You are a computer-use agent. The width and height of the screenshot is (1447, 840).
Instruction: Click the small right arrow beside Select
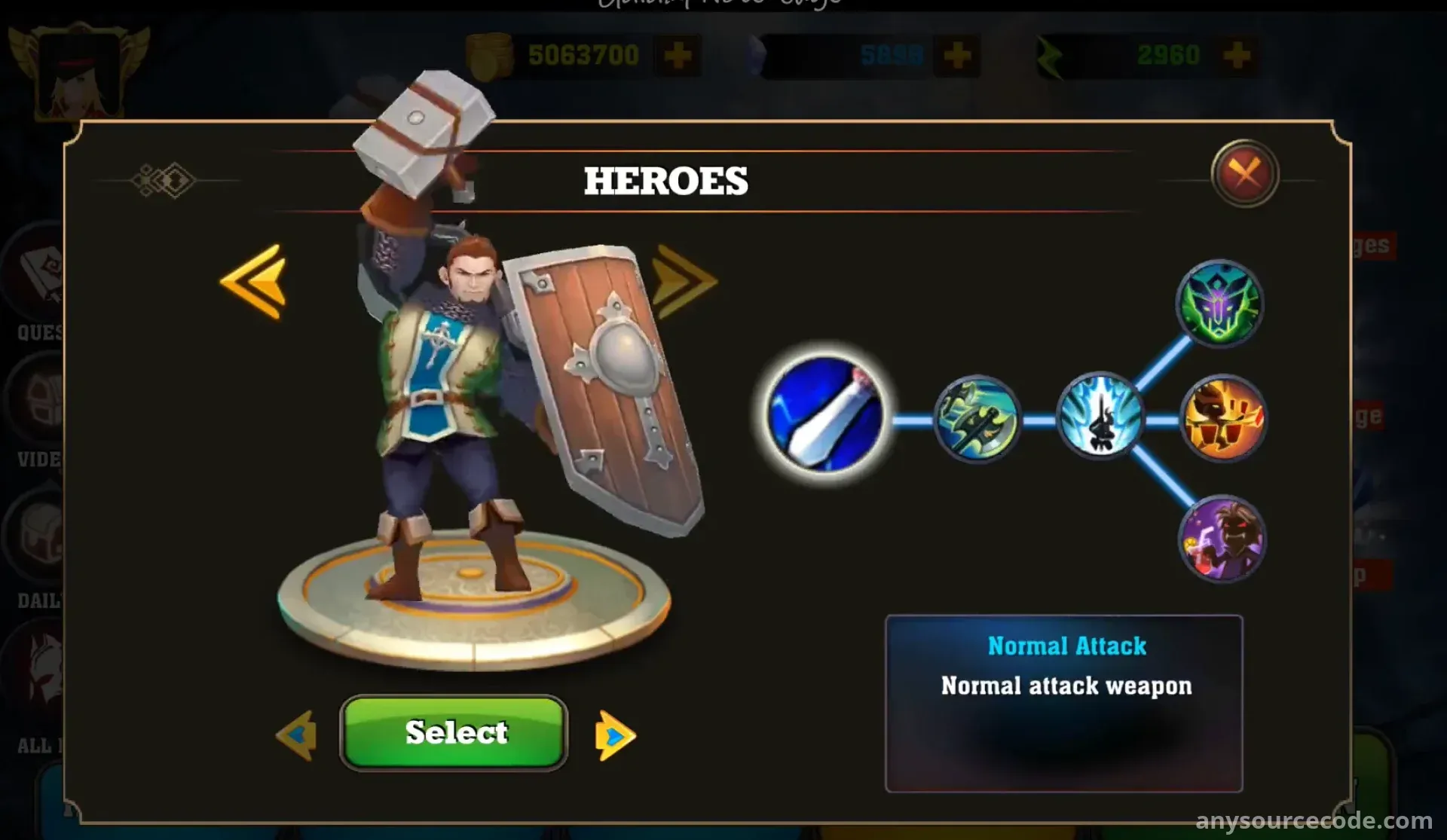[615, 735]
